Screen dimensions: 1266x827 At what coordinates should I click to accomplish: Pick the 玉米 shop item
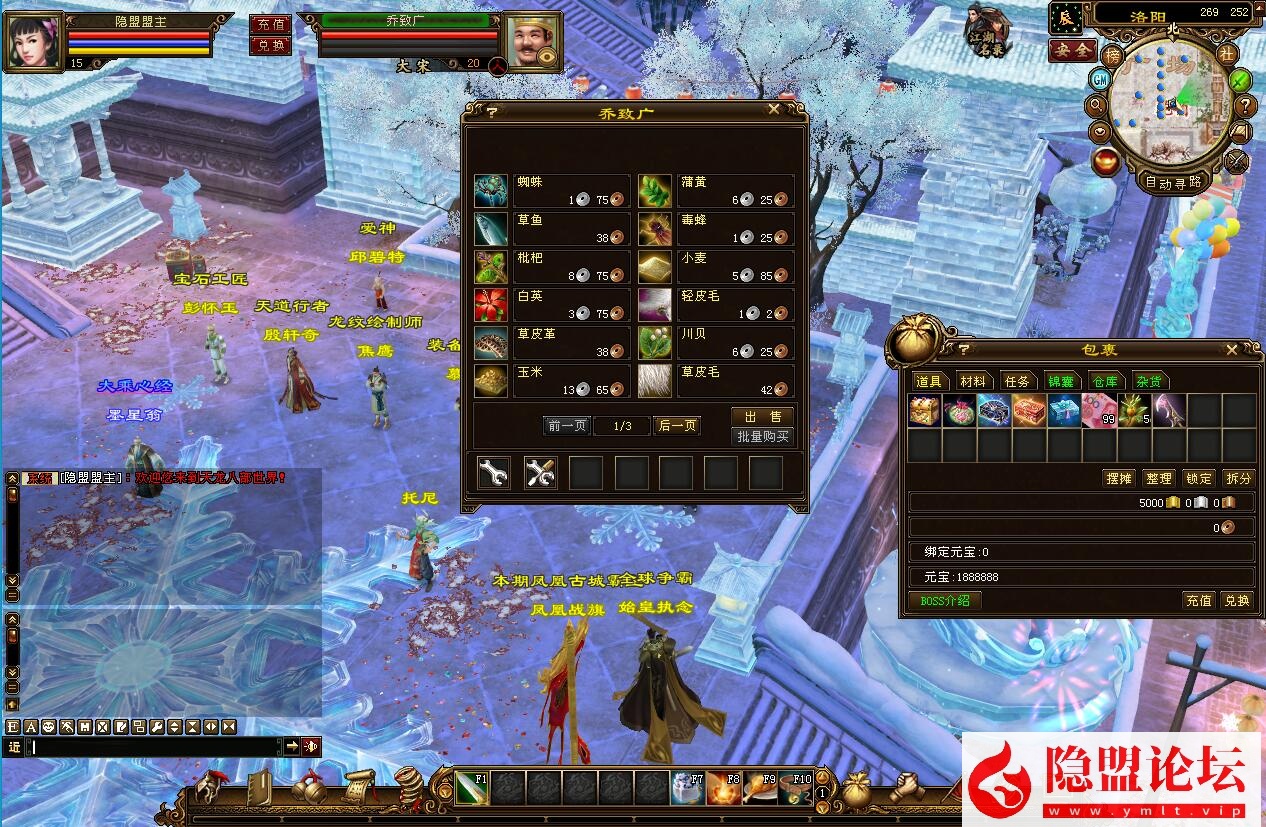click(552, 380)
